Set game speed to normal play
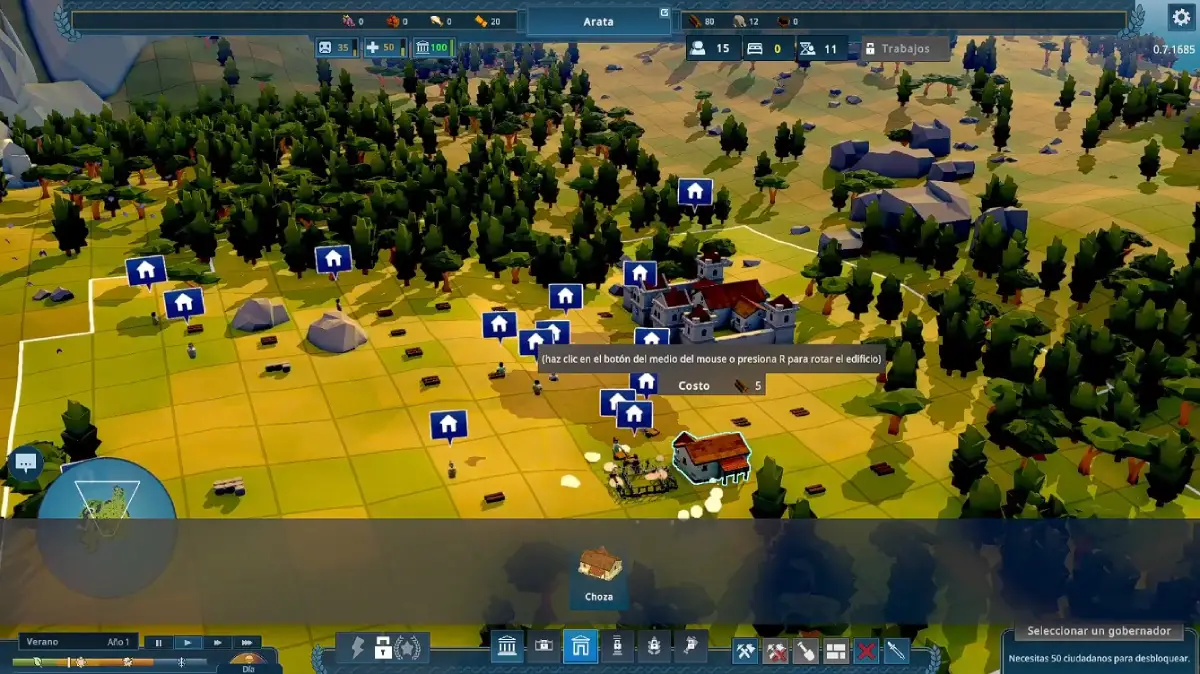1200x674 pixels. coord(188,642)
